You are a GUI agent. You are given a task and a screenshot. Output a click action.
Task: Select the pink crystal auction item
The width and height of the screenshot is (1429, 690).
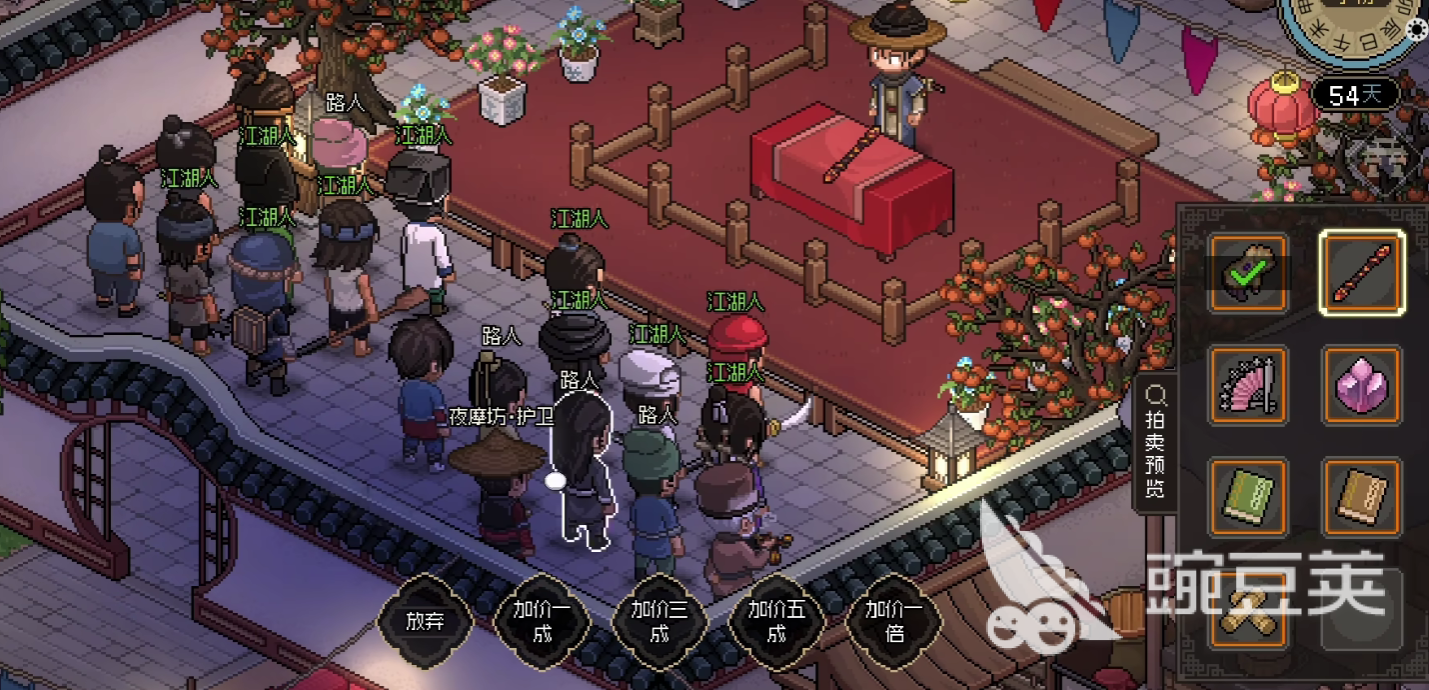pyautogui.click(x=1361, y=385)
